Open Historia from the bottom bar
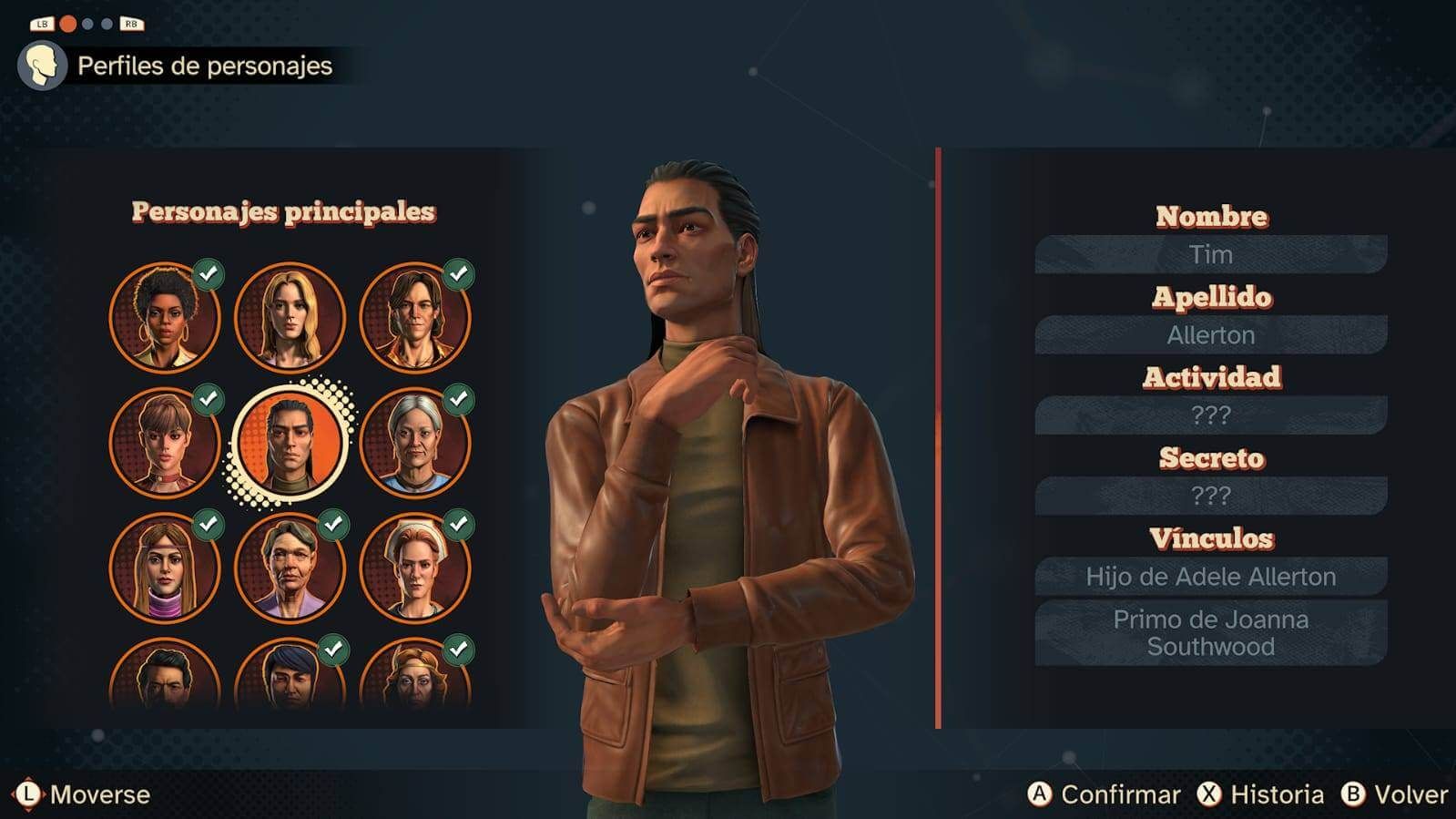 click(x=1276, y=794)
